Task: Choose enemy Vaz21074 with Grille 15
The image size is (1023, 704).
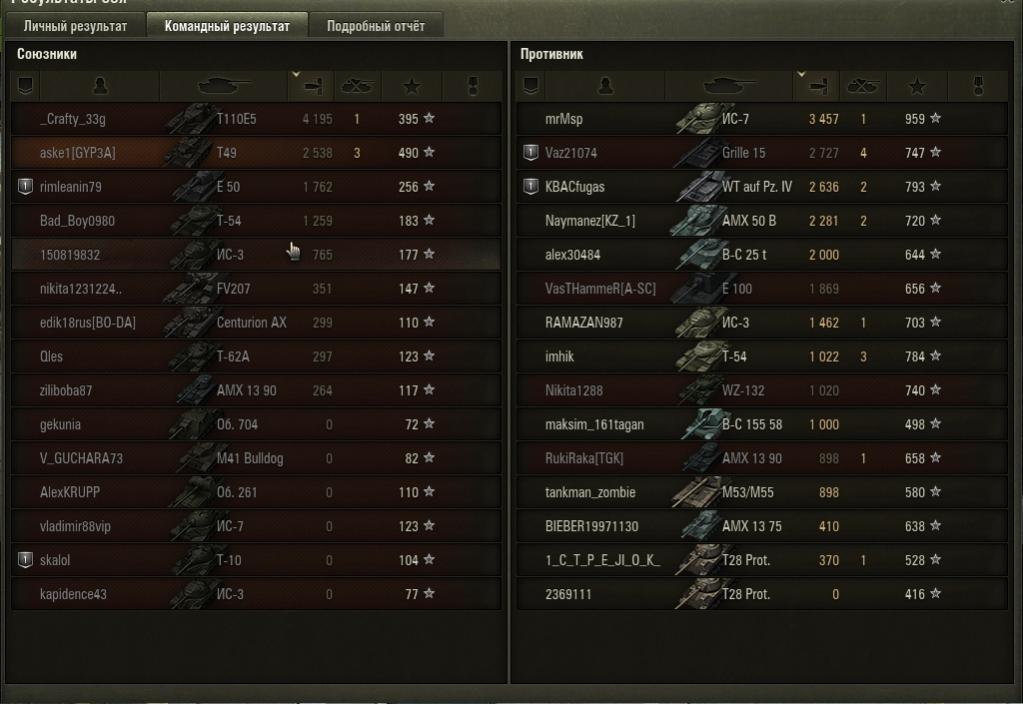Action: pyautogui.click(x=760, y=153)
